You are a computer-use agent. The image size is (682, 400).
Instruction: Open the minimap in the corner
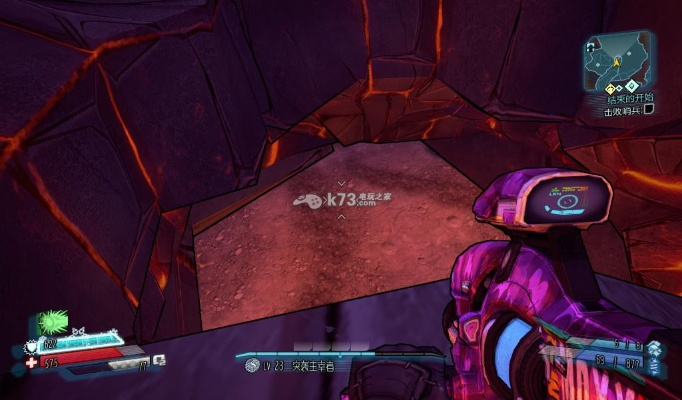(x=618, y=60)
